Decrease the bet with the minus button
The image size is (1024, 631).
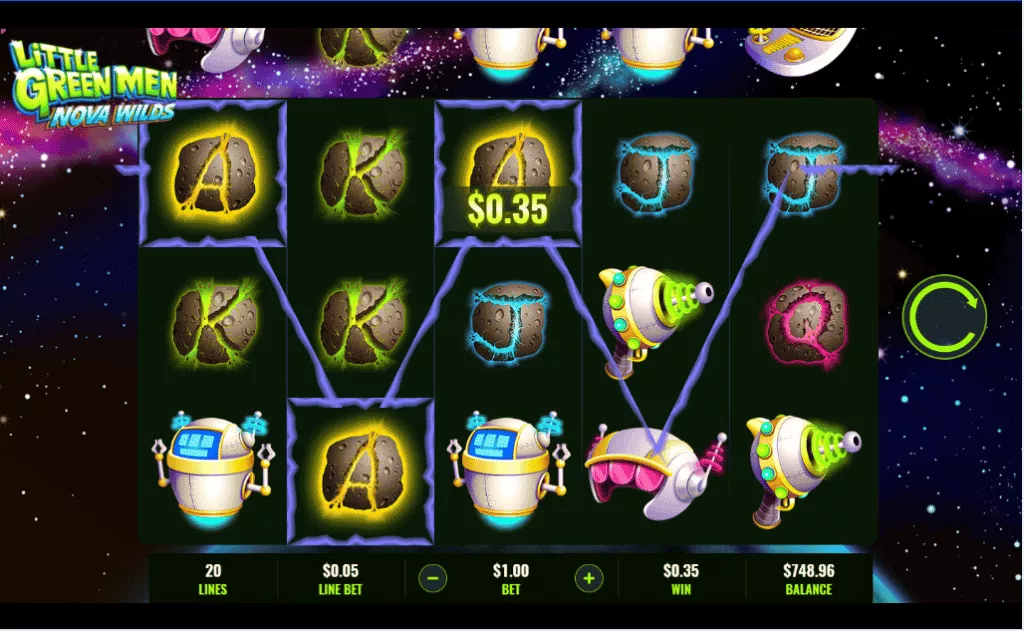coord(432,578)
